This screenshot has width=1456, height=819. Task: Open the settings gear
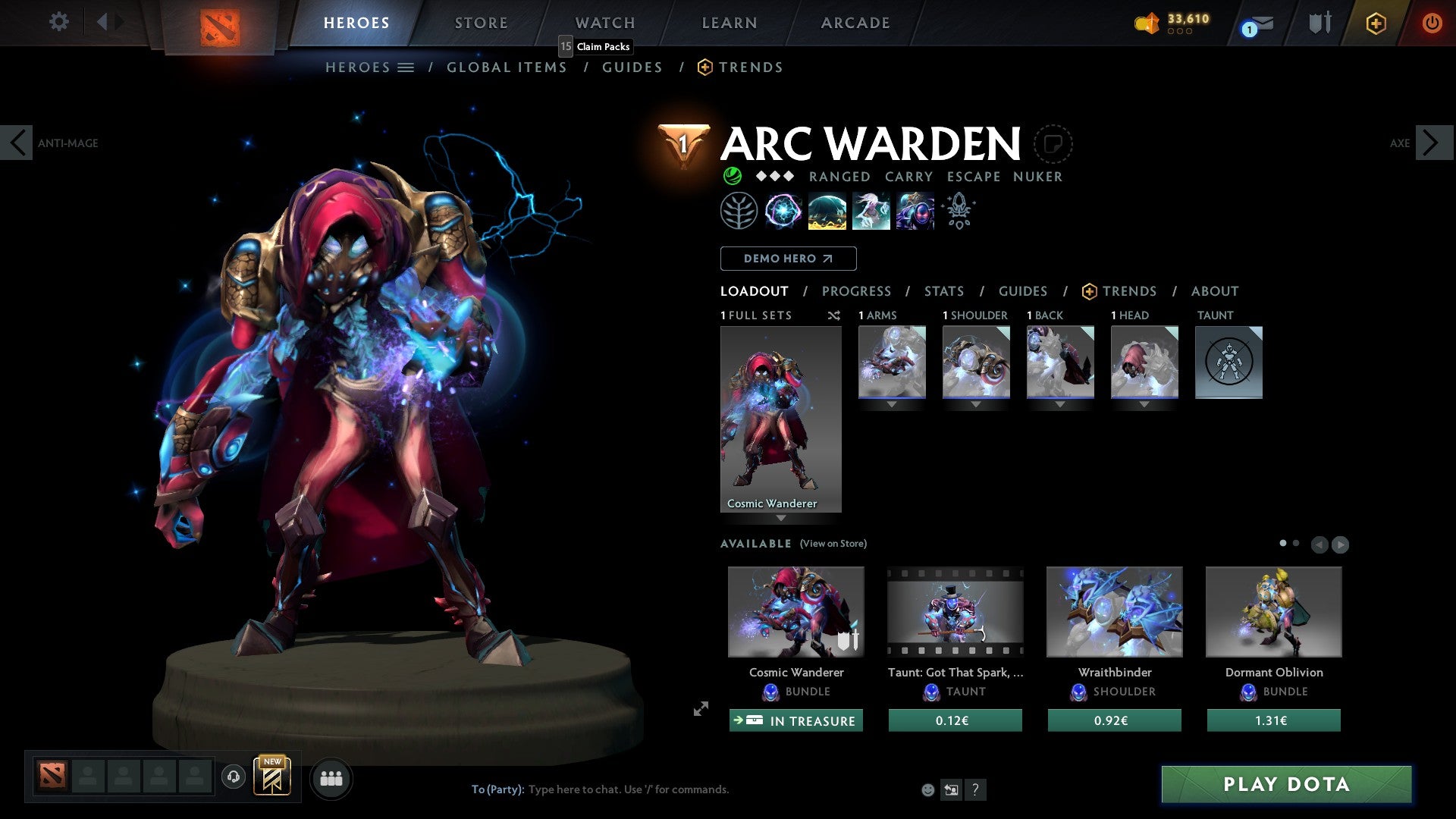click(x=58, y=22)
